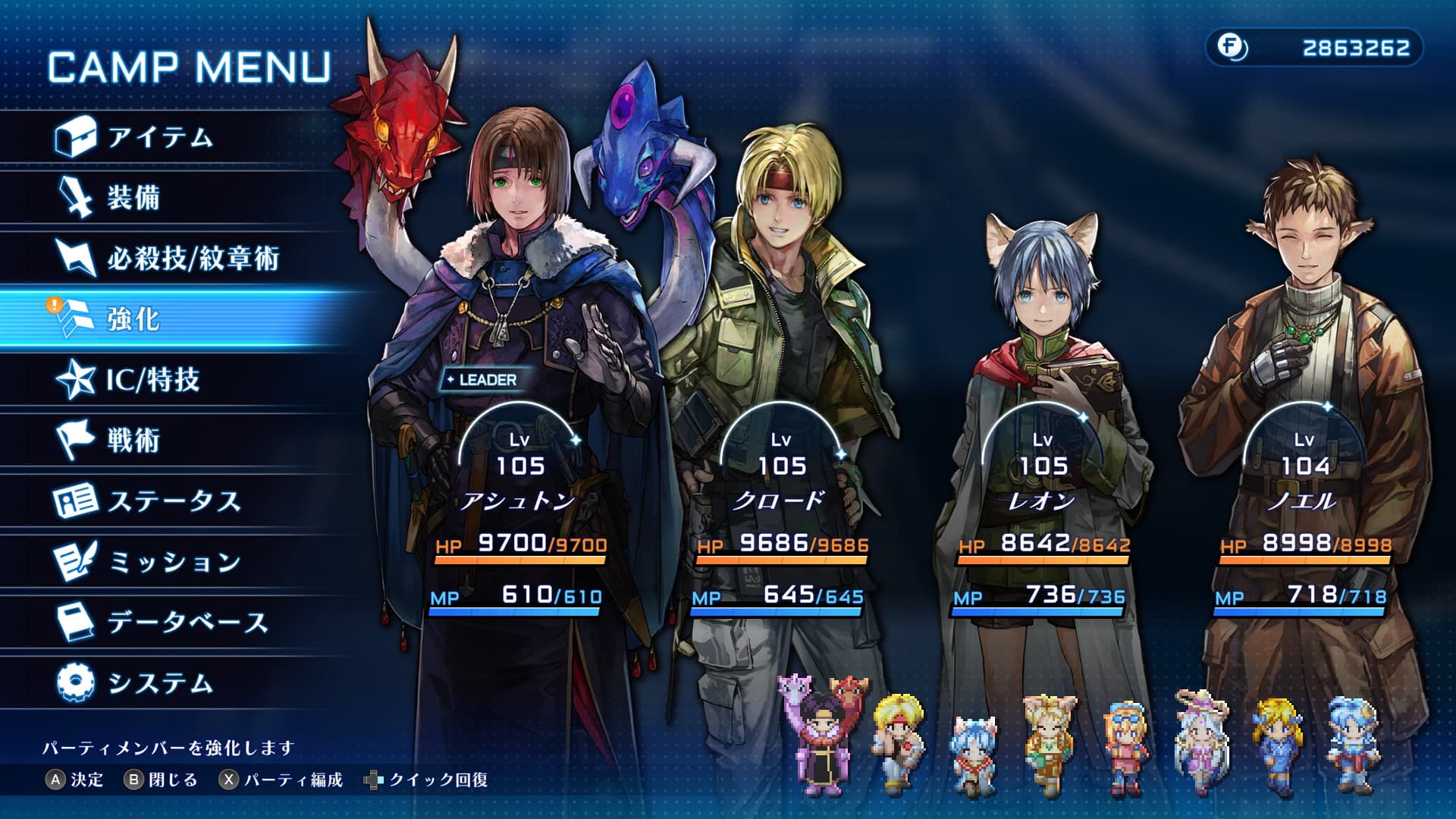Select the 装備 (Equipment) menu entry
This screenshot has height=819, width=1456.
click(133, 198)
